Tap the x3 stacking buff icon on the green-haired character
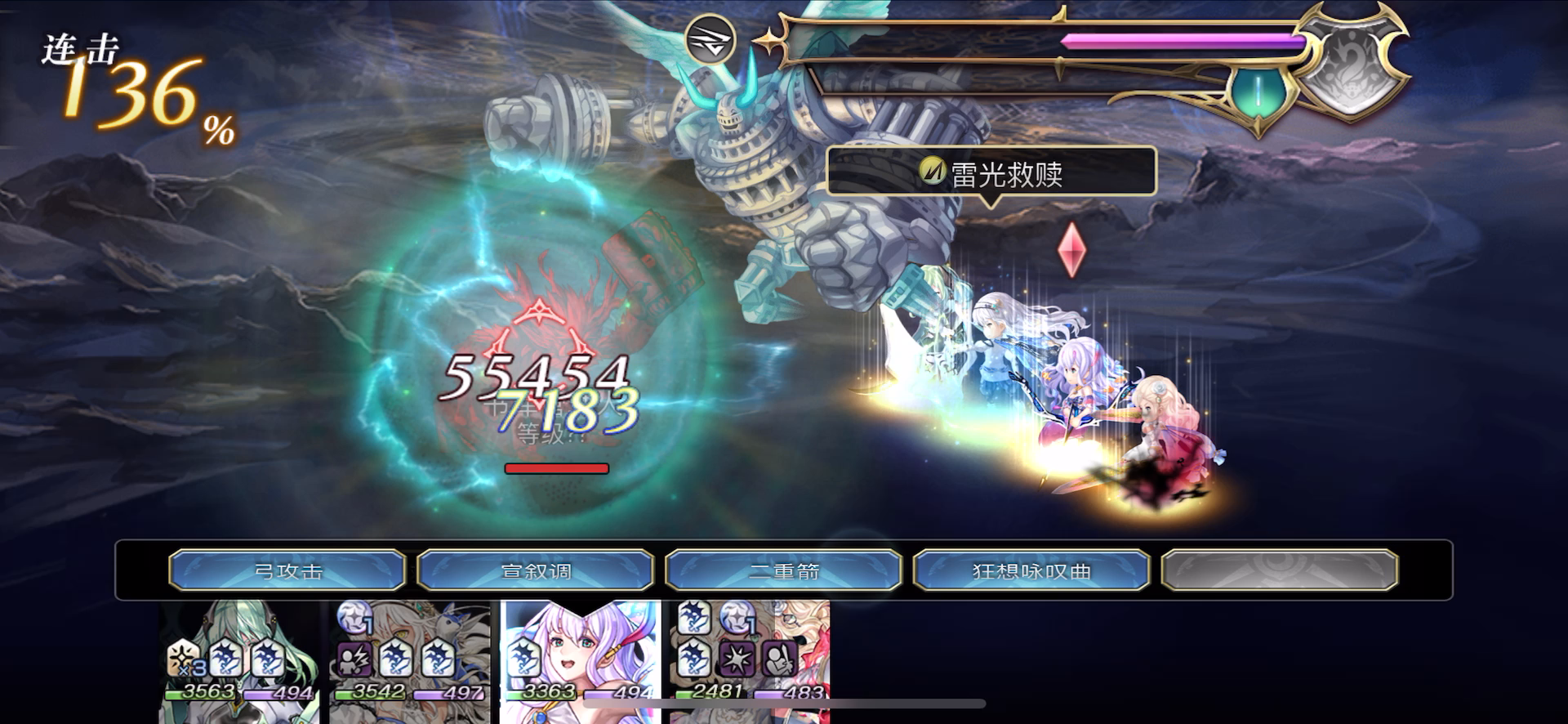This screenshot has width=1568, height=724. [185, 659]
